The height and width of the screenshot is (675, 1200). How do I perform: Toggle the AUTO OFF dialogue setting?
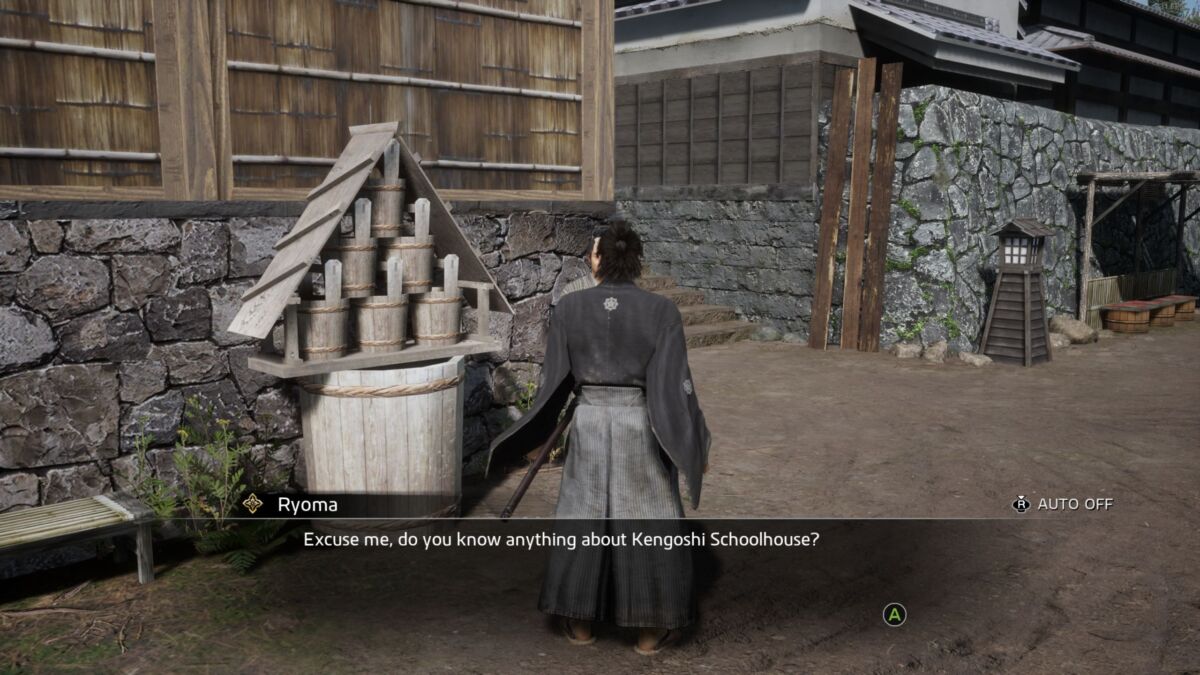(x=1063, y=504)
